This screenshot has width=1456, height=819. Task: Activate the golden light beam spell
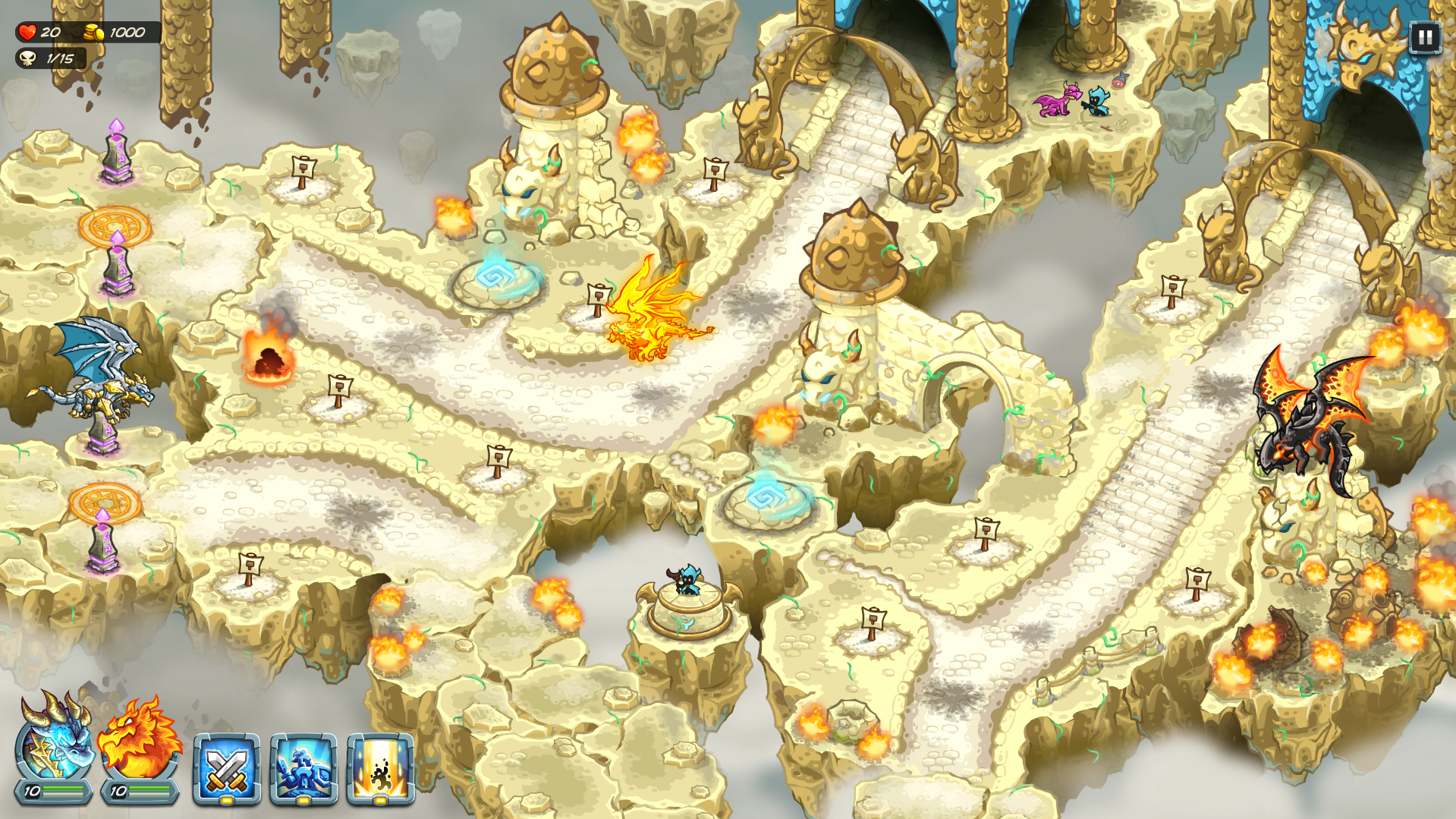point(380,768)
